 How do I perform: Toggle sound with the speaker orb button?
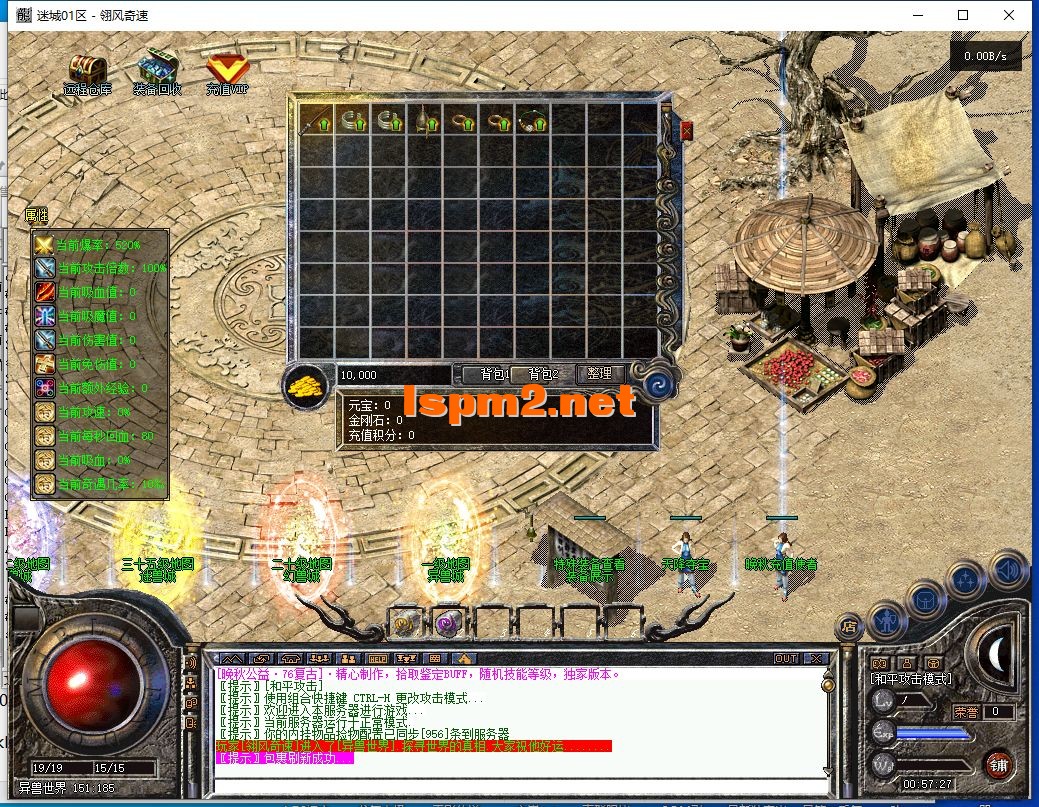click(1009, 571)
